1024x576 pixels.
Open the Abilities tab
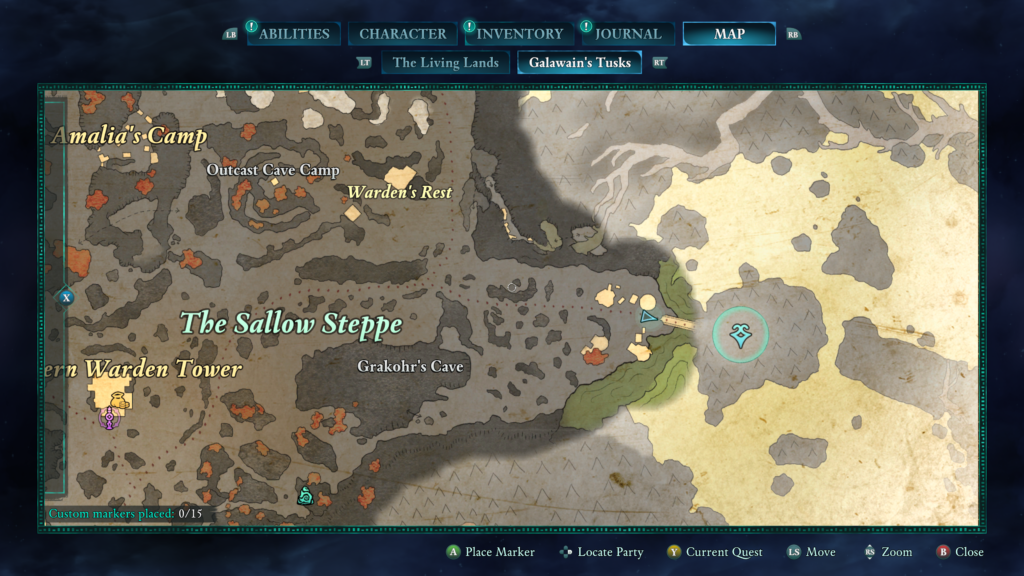(x=293, y=34)
